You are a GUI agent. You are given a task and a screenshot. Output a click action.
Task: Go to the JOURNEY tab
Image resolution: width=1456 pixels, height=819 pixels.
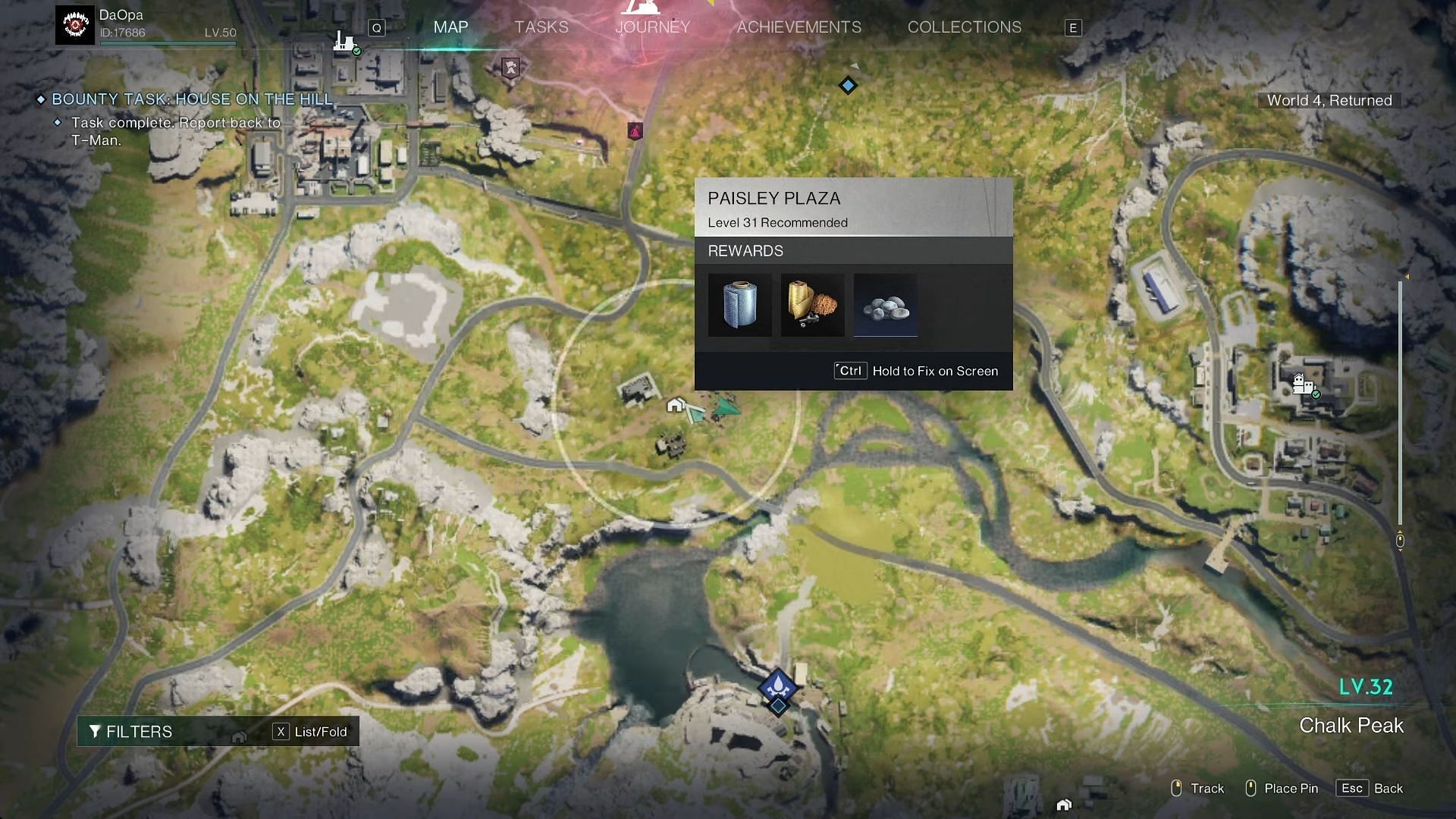652,27
